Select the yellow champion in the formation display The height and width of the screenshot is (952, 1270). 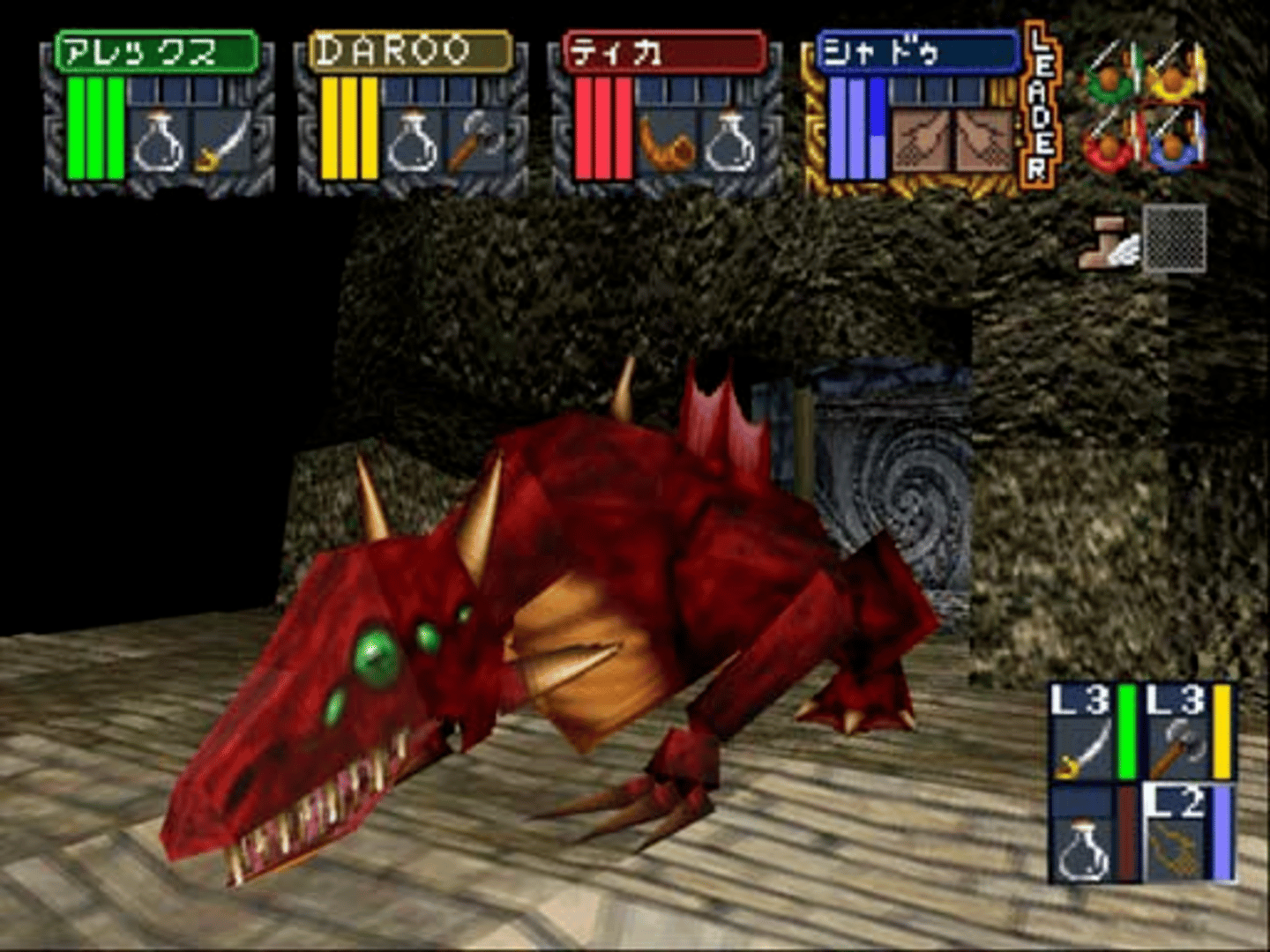coord(1175,73)
